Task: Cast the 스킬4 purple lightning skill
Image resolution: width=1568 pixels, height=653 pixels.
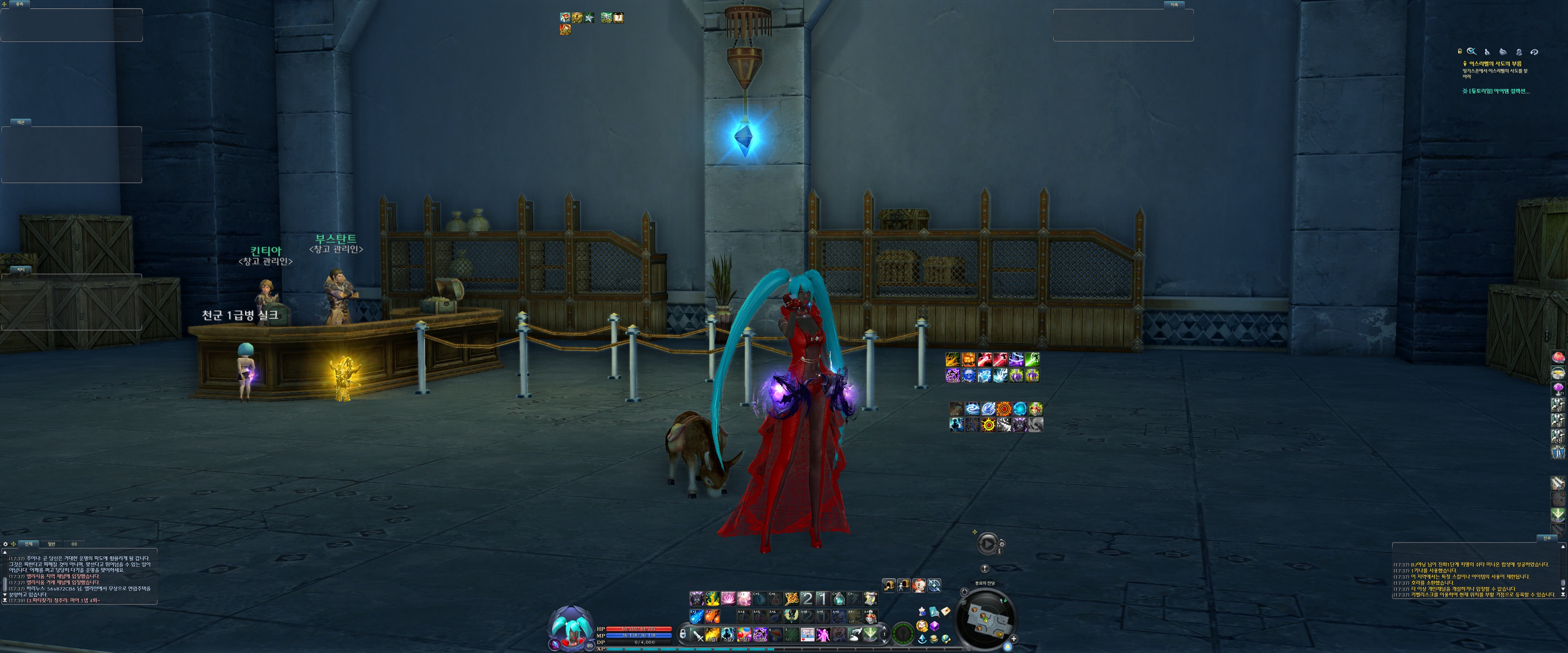Action: [759, 635]
